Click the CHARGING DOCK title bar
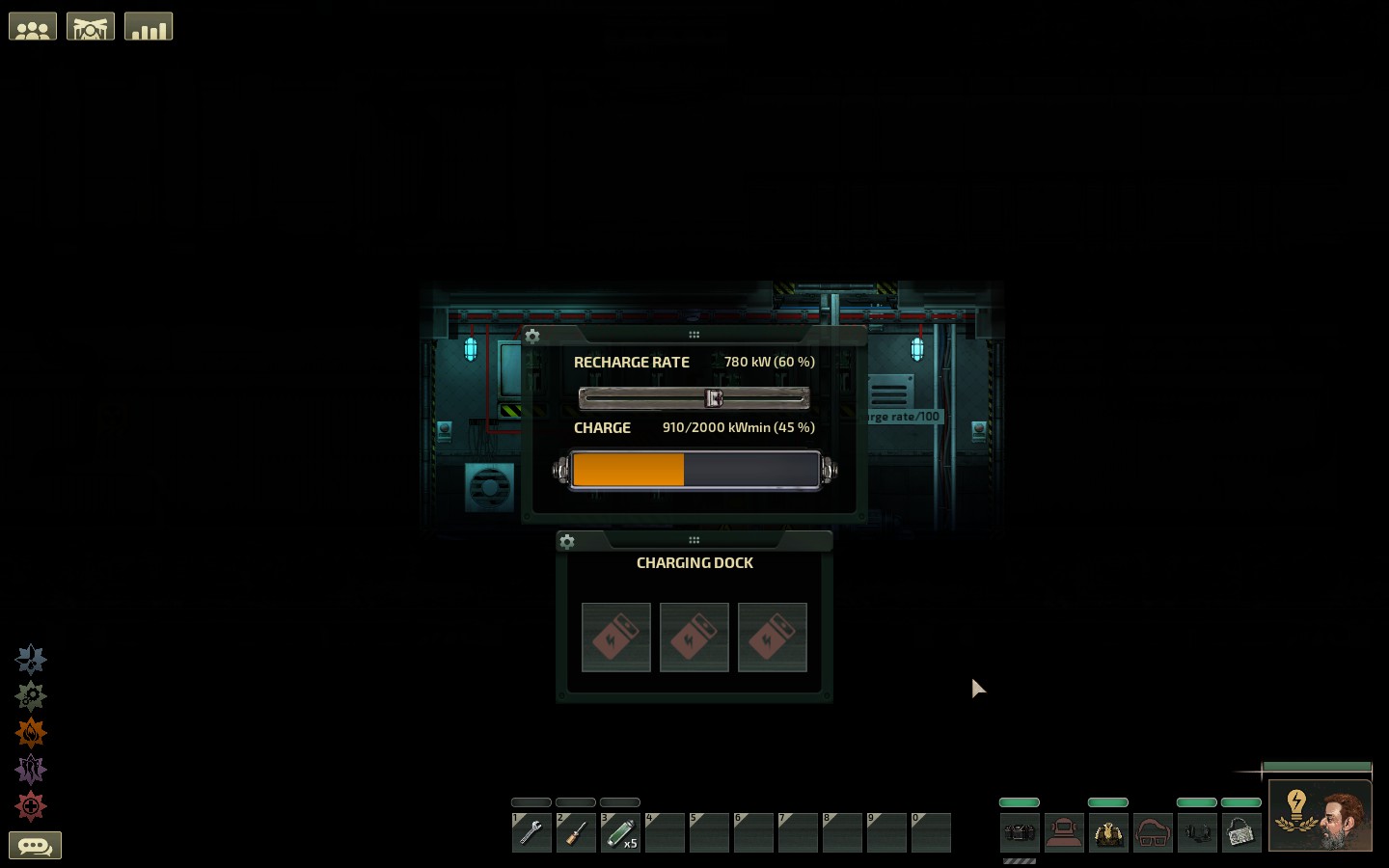 [x=694, y=562]
